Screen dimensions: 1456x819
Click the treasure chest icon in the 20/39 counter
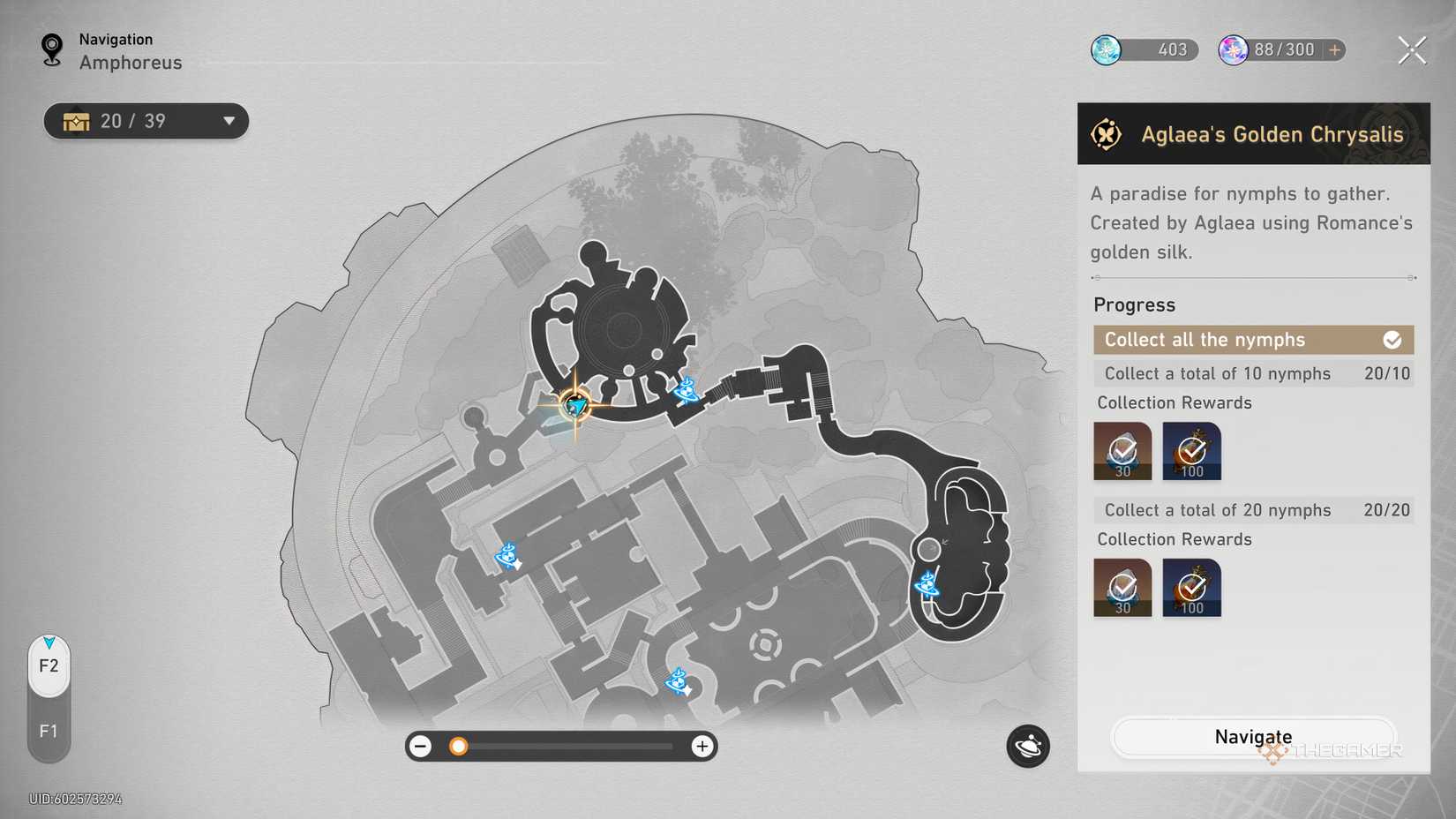tap(77, 121)
